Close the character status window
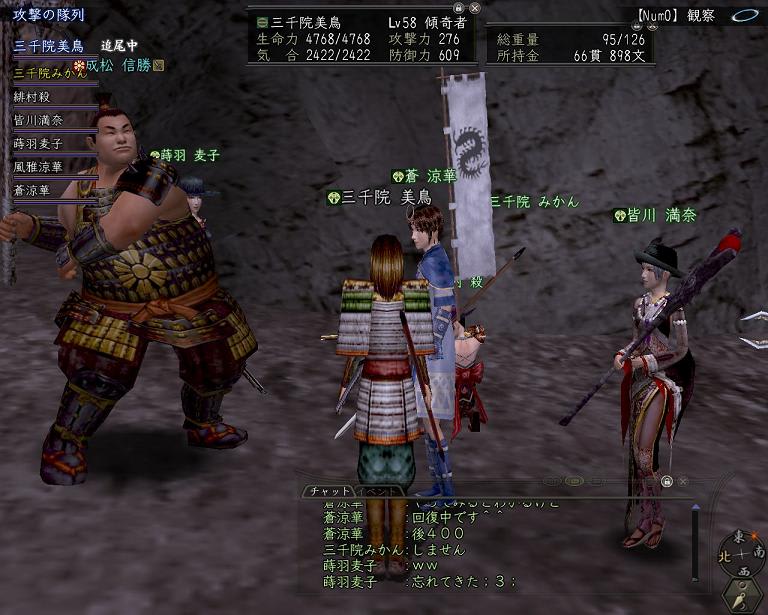The image size is (768, 615). point(474,6)
